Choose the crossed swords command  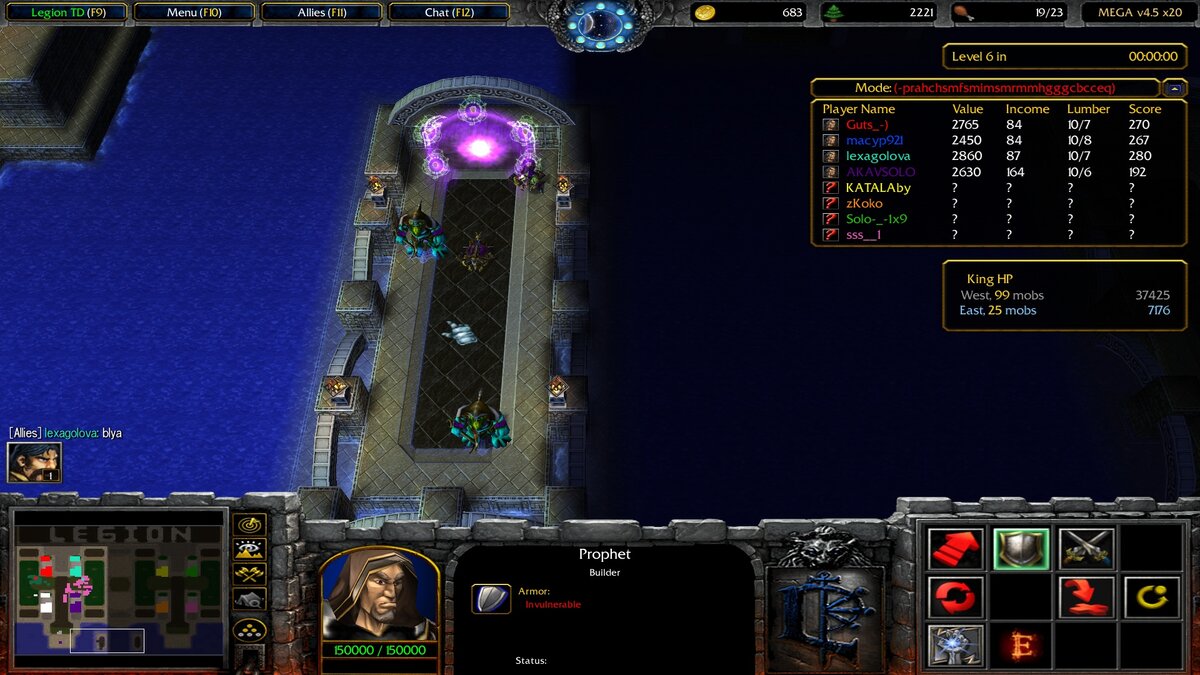tap(1086, 549)
